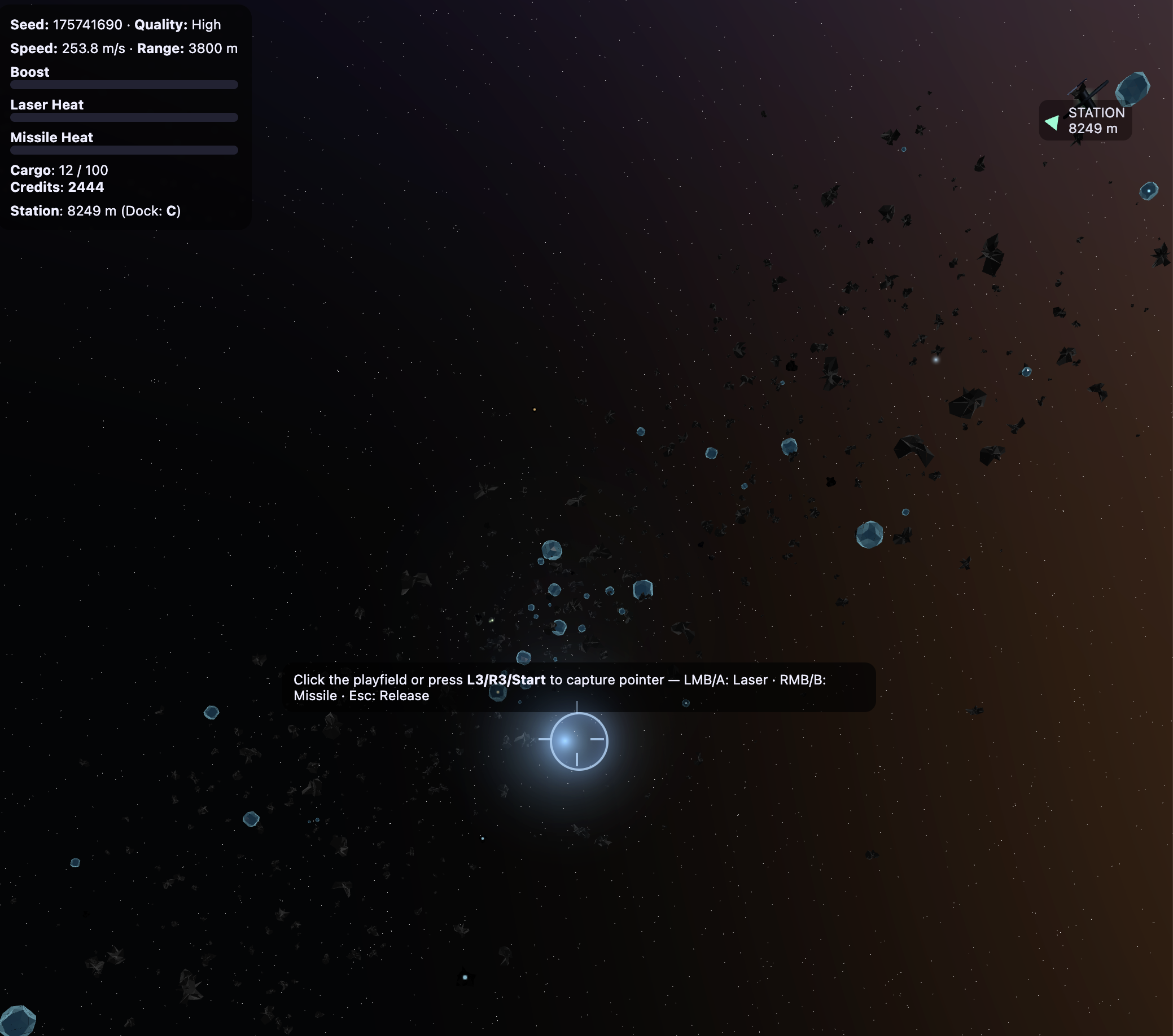
Task: Click the pointer capture hint banner
Action: 579,687
